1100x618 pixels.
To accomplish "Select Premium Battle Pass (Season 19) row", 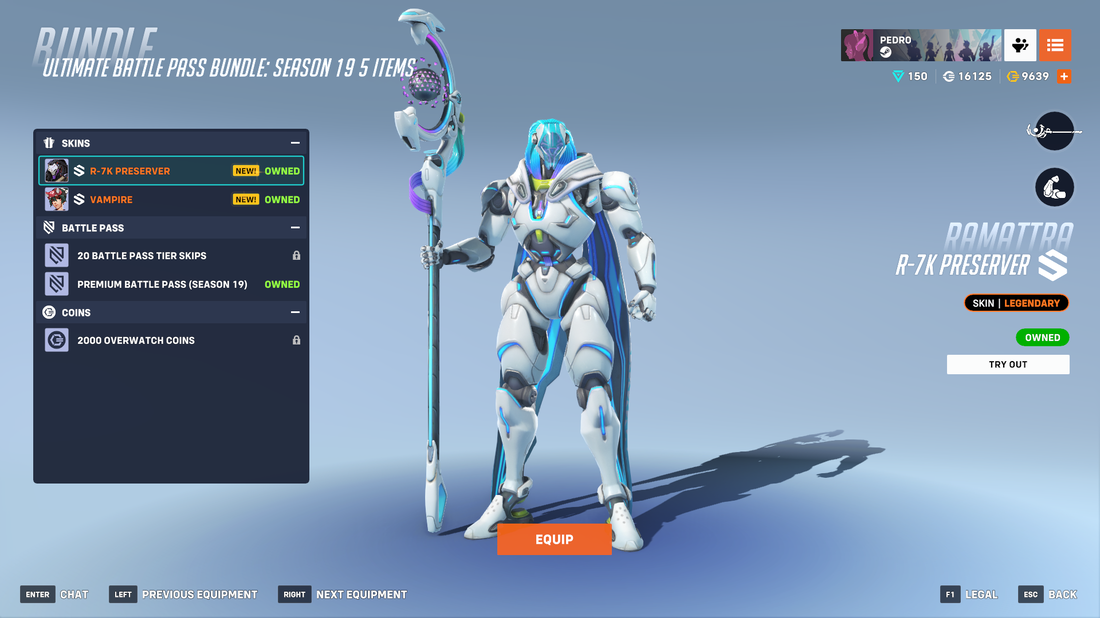I will pyautogui.click(x=171, y=284).
